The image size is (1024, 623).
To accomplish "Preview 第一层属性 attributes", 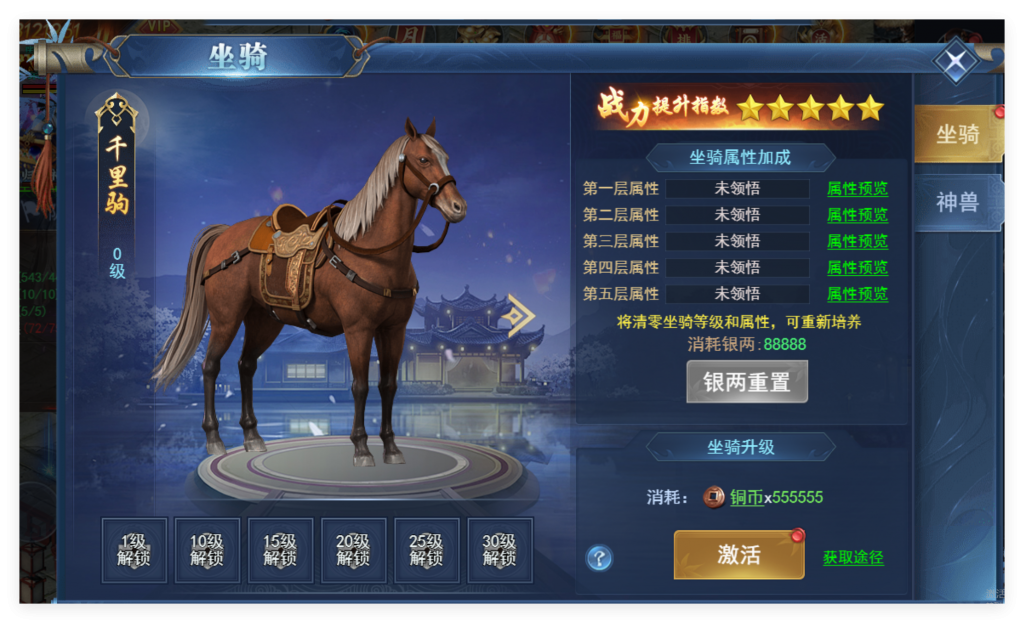I will 857,189.
